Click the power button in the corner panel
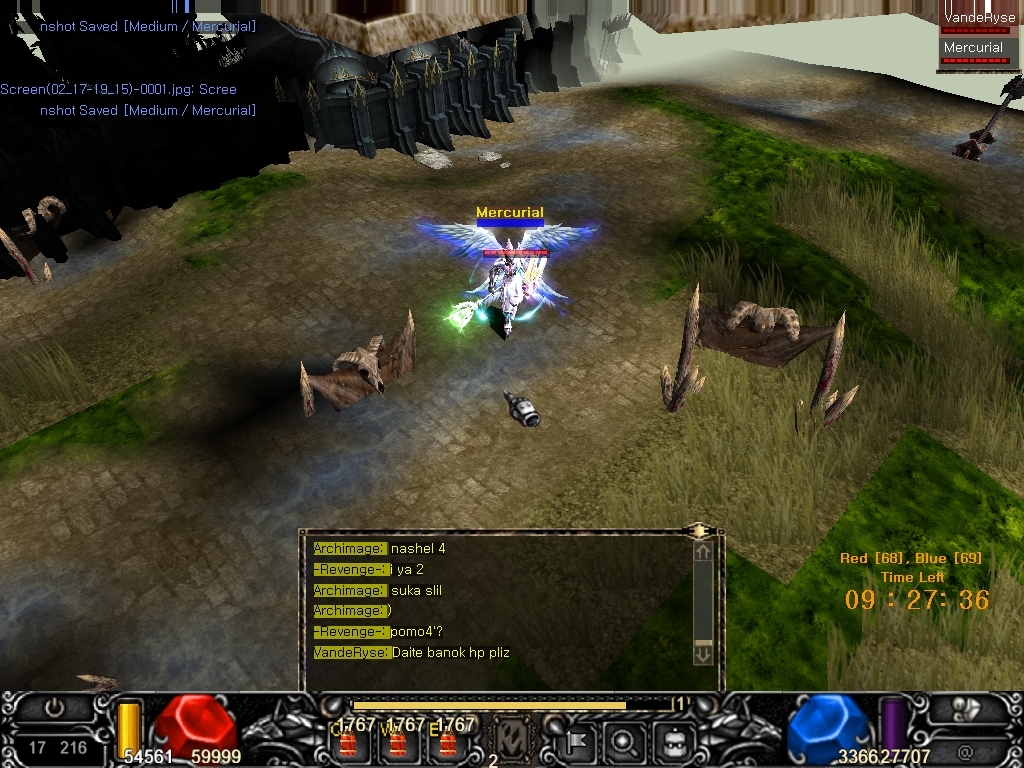The width and height of the screenshot is (1024, 768). pyautogui.click(x=53, y=708)
